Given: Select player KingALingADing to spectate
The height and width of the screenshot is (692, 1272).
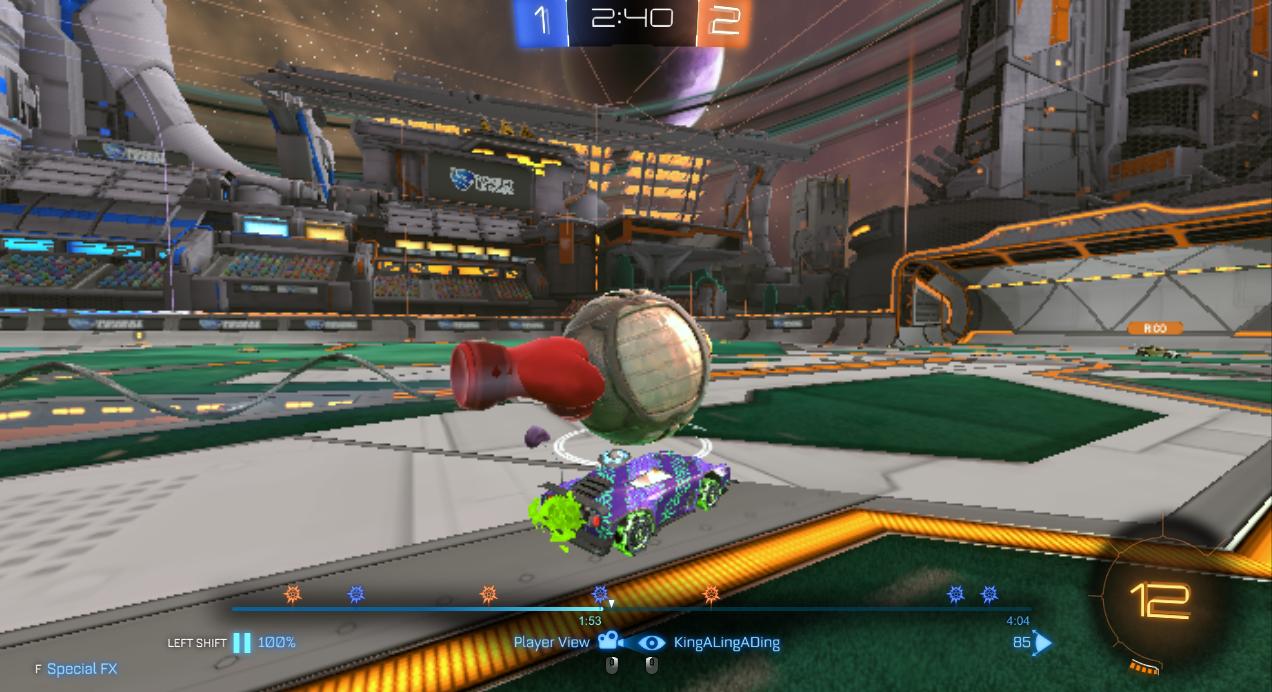Looking at the screenshot, I should 726,642.
